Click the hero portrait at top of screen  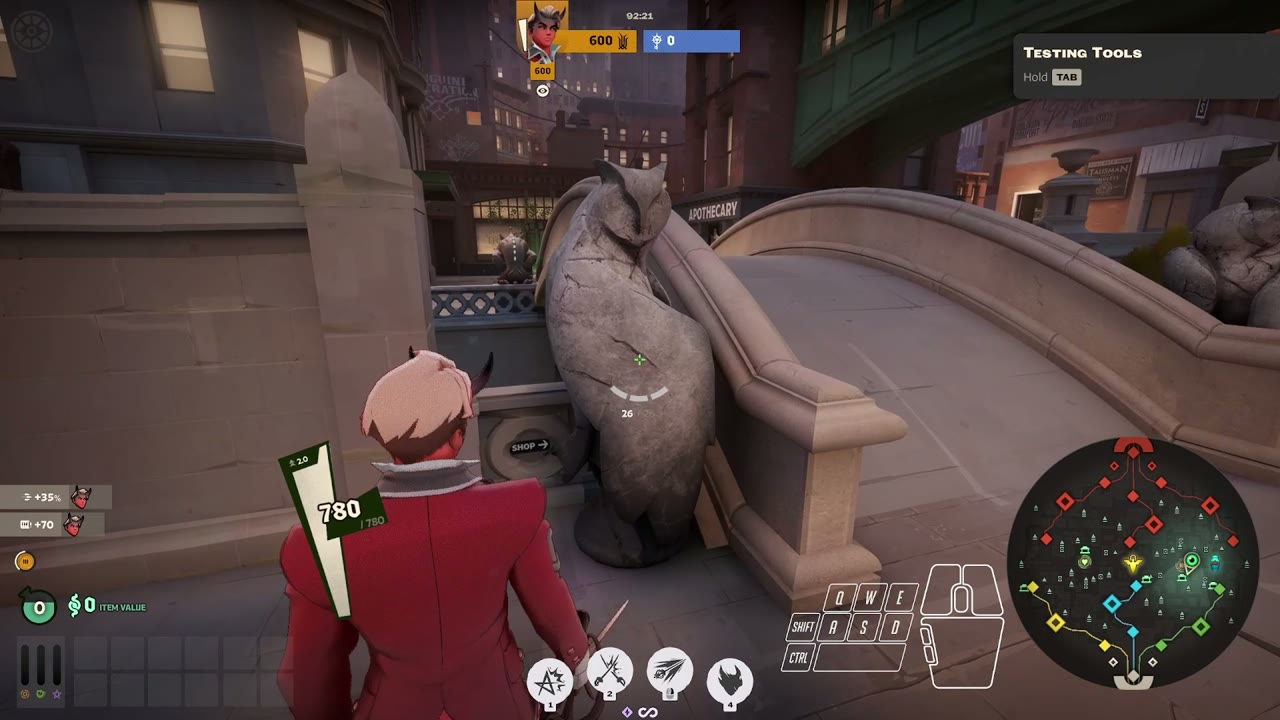coord(542,28)
